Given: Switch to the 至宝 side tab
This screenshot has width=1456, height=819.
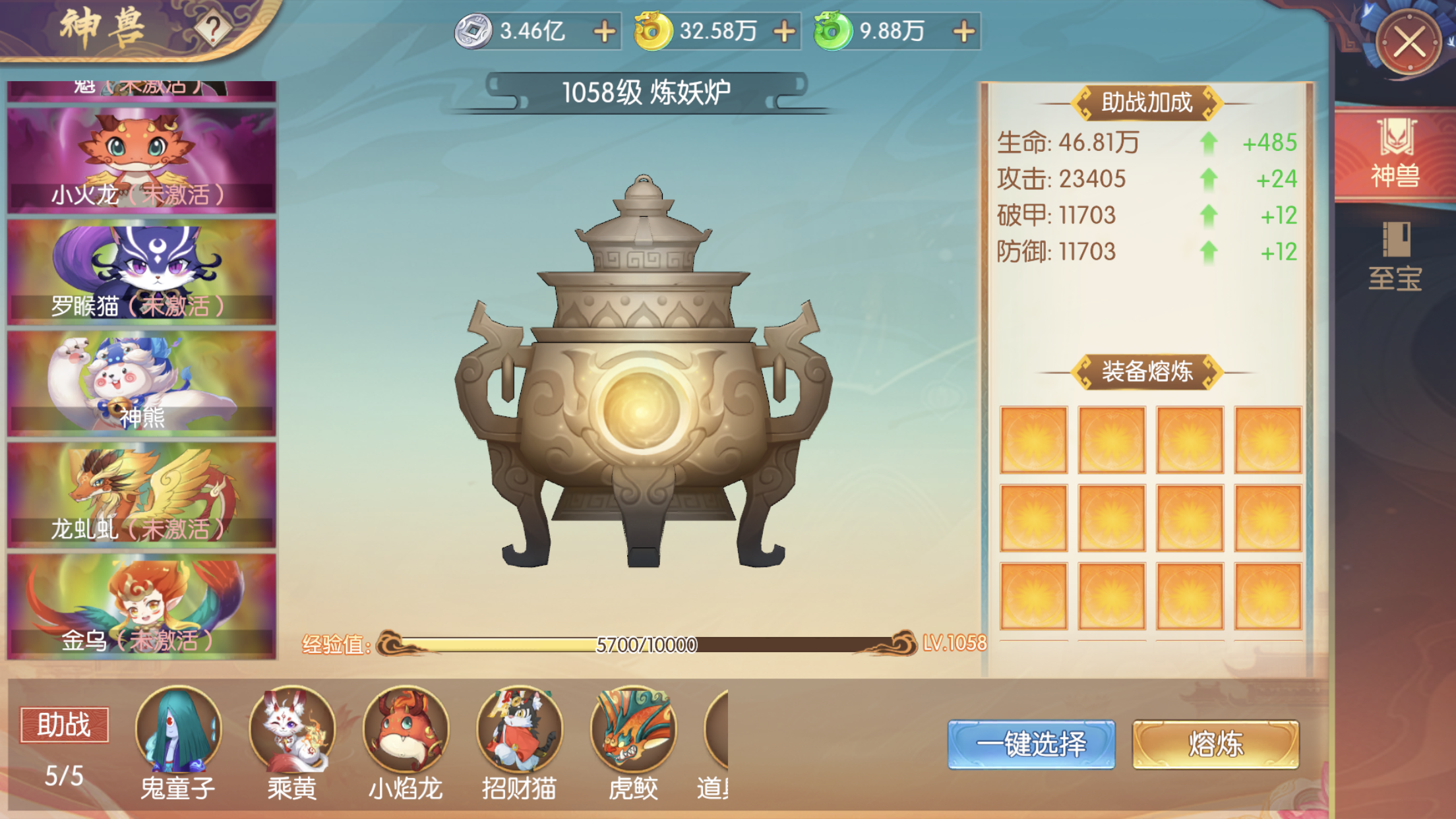Looking at the screenshot, I should 1395,257.
